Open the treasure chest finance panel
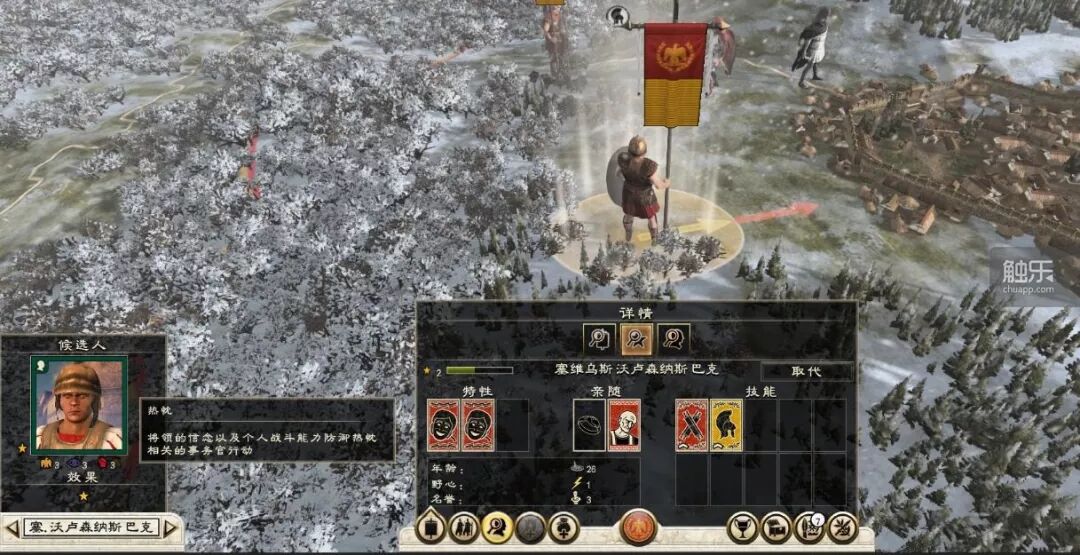This screenshot has height=555, width=1080. tap(776, 526)
